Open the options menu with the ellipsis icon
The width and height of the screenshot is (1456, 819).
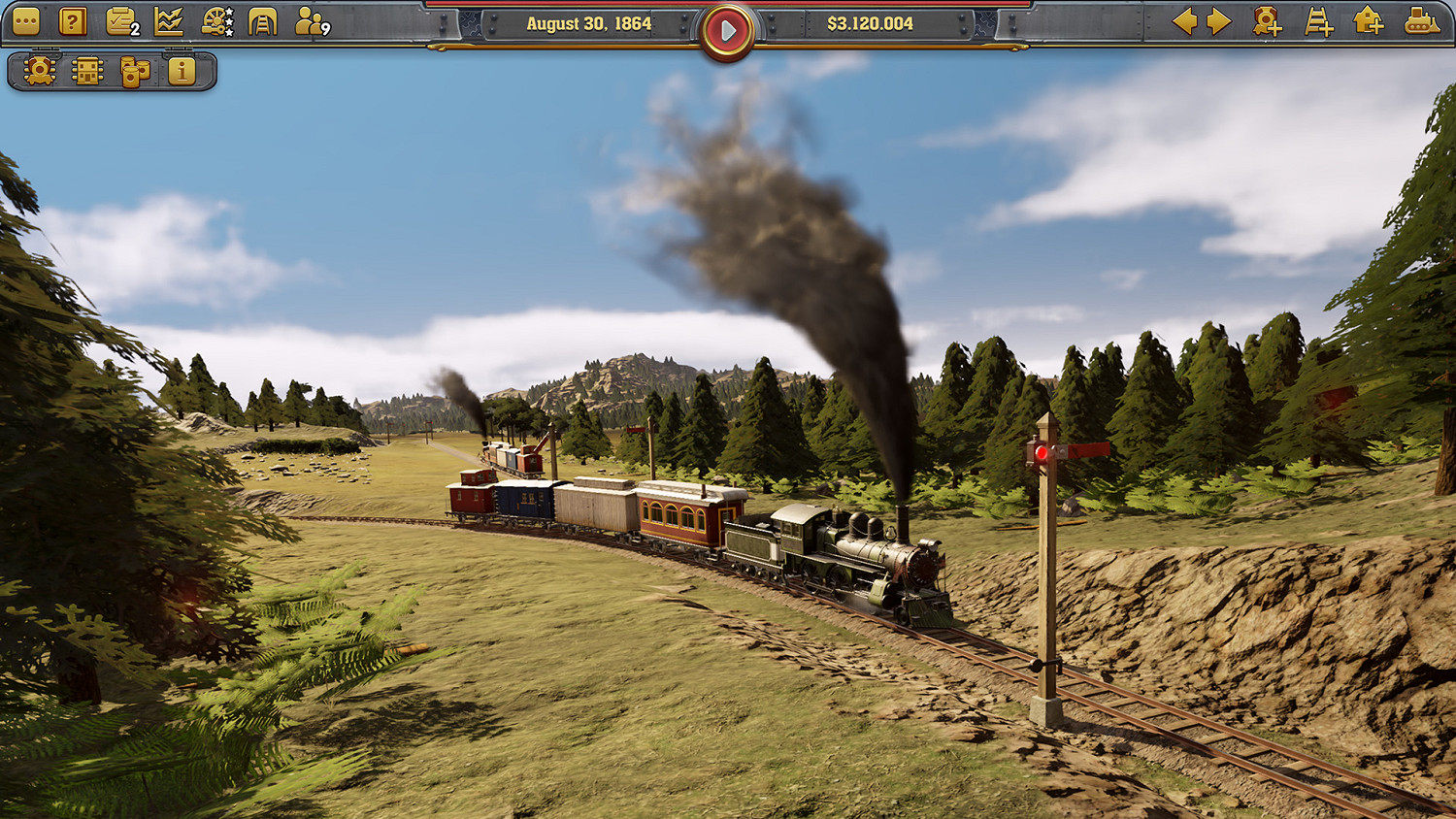pyautogui.click(x=26, y=21)
